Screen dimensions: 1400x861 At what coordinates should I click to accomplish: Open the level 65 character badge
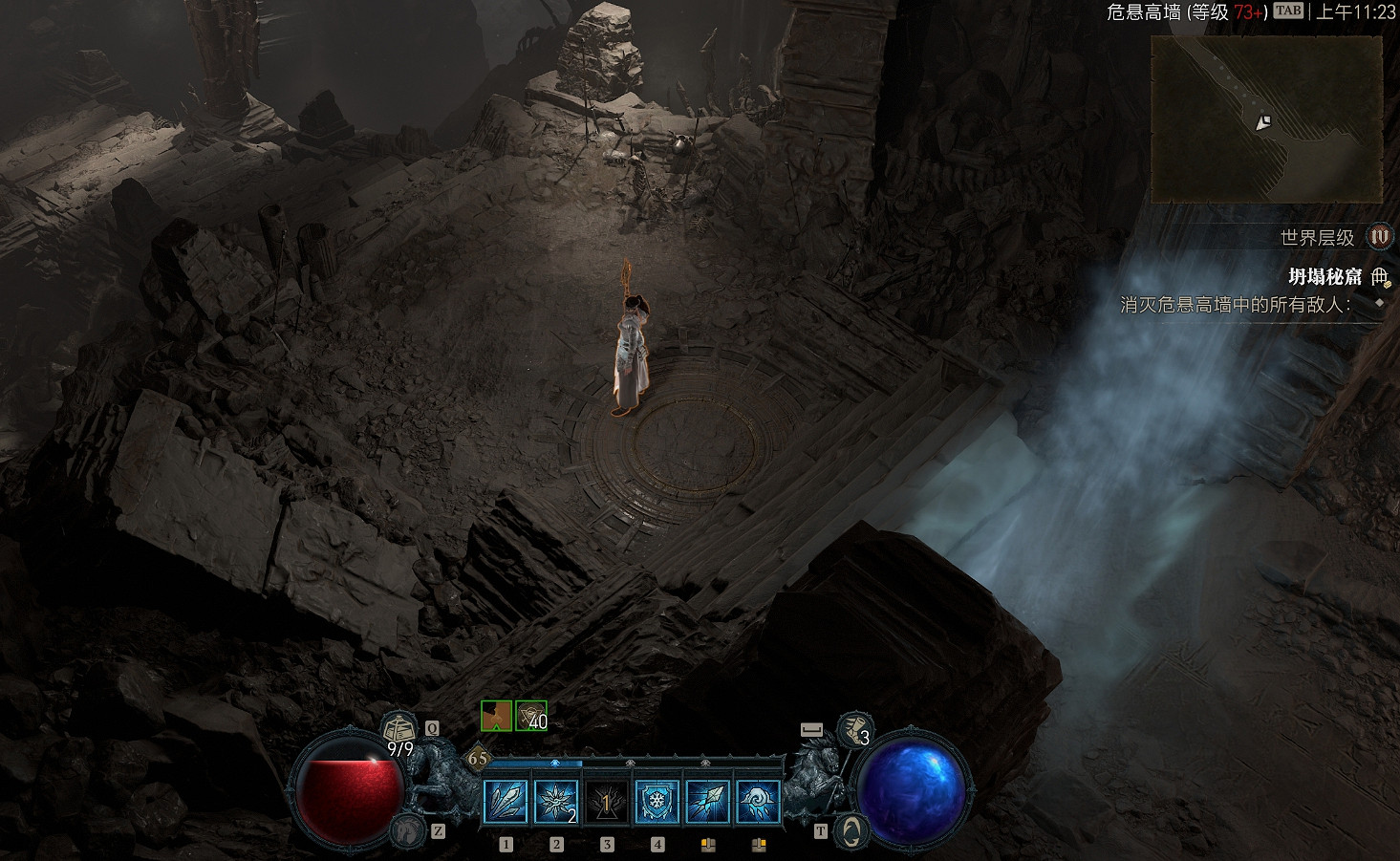478,759
